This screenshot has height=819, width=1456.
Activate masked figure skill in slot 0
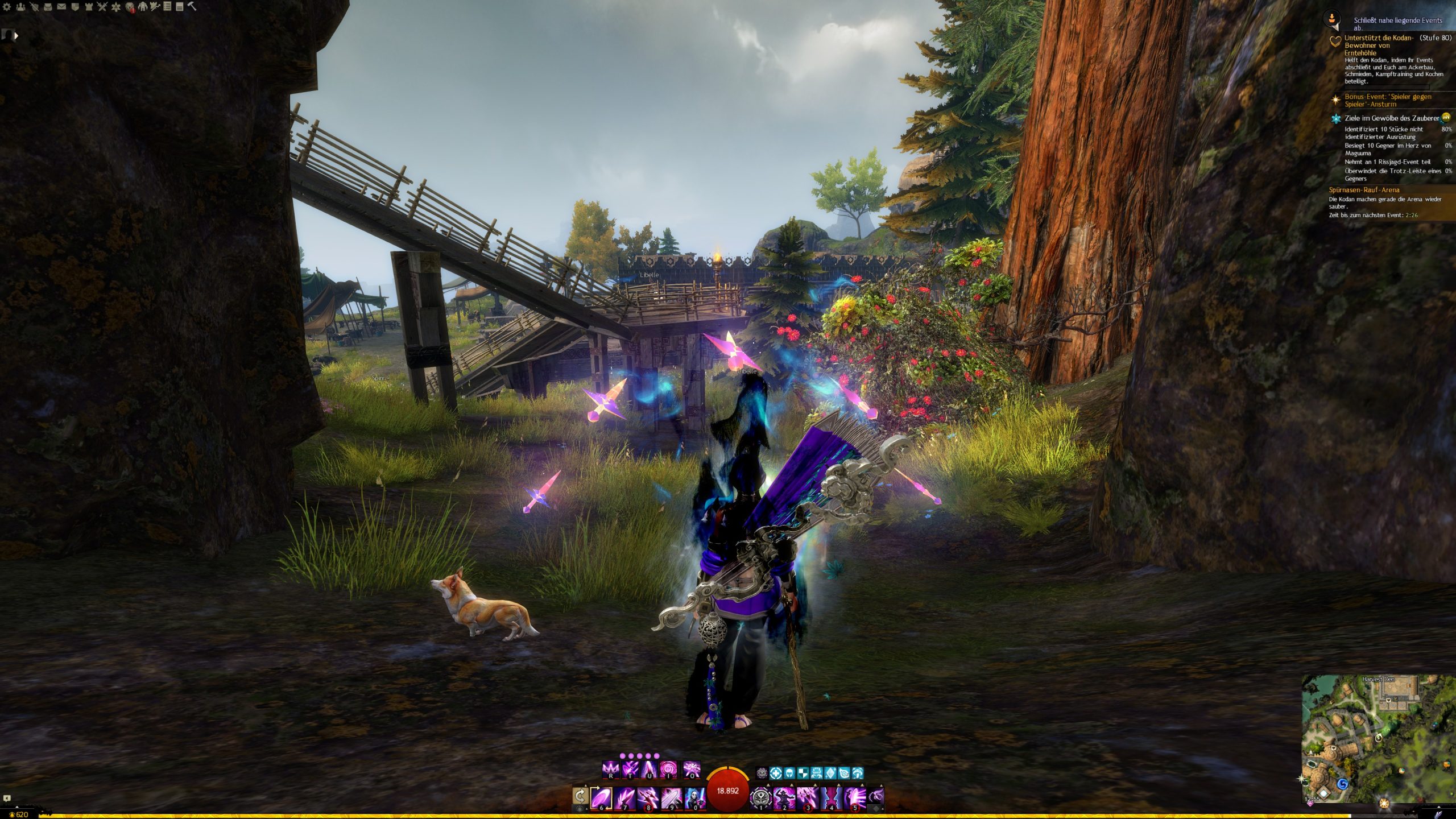(694, 797)
